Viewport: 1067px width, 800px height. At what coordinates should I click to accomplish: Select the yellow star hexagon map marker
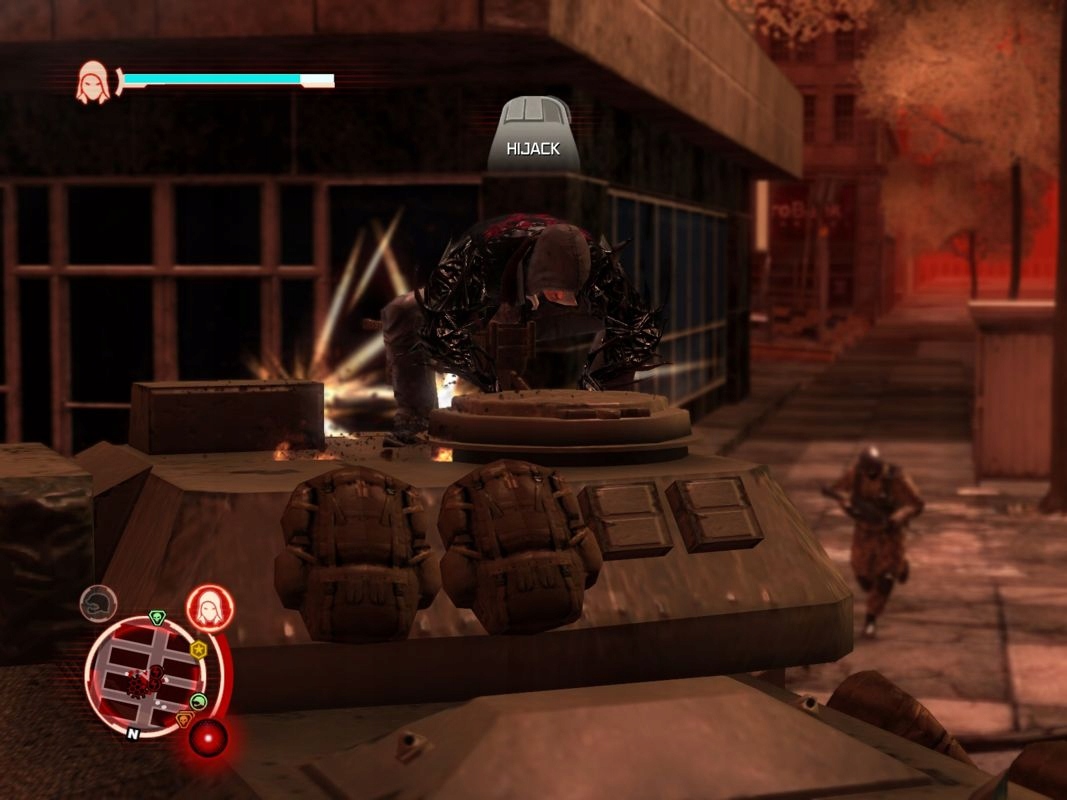coord(198,650)
